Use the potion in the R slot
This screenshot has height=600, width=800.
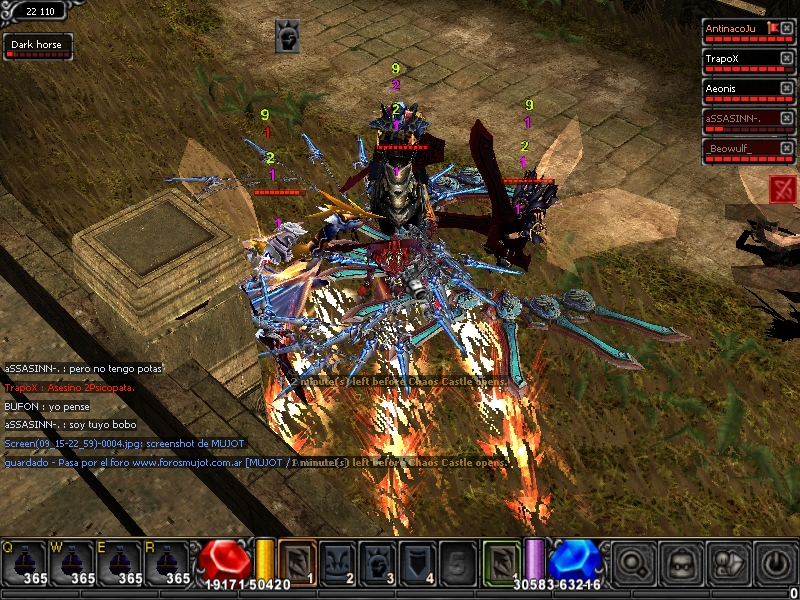point(168,563)
